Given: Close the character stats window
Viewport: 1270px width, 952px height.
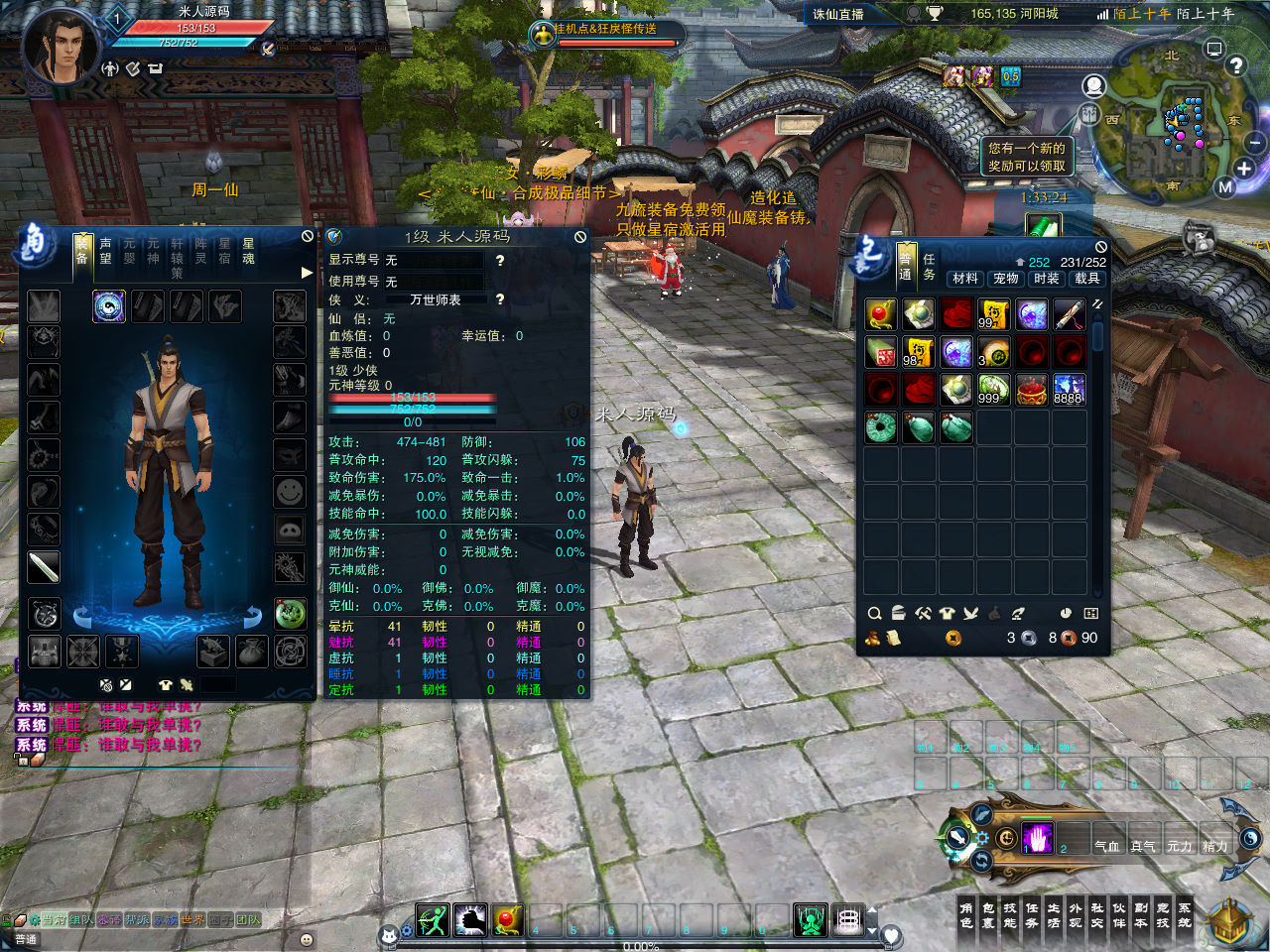Looking at the screenshot, I should point(580,237).
